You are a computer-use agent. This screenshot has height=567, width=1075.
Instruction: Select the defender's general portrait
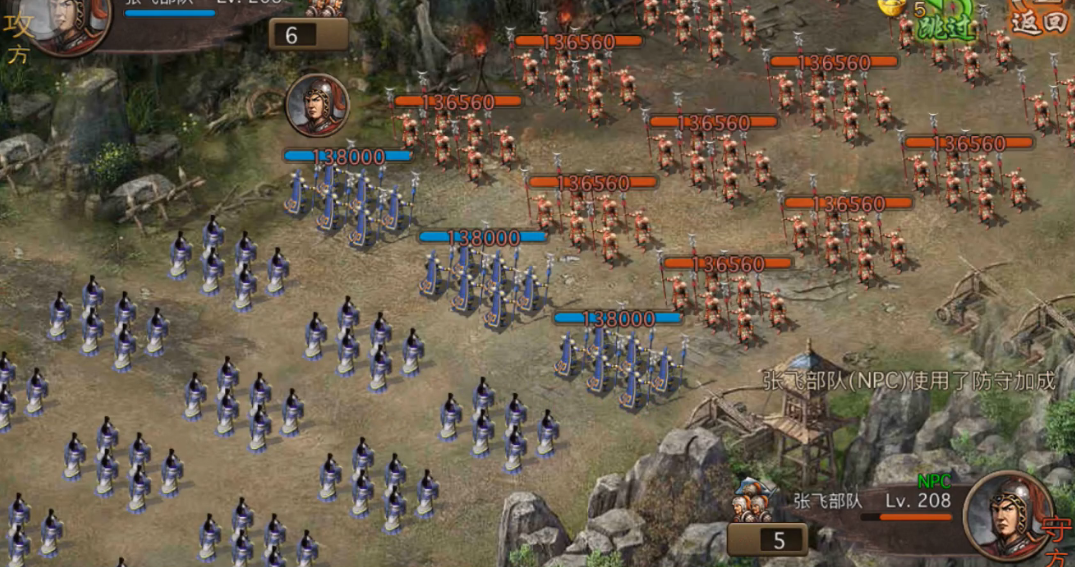(x=1008, y=514)
